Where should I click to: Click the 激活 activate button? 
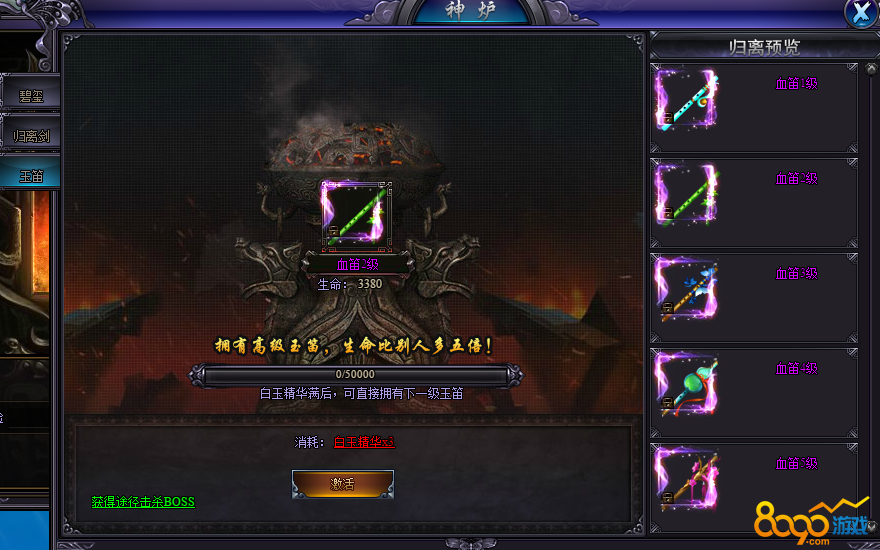(x=342, y=484)
